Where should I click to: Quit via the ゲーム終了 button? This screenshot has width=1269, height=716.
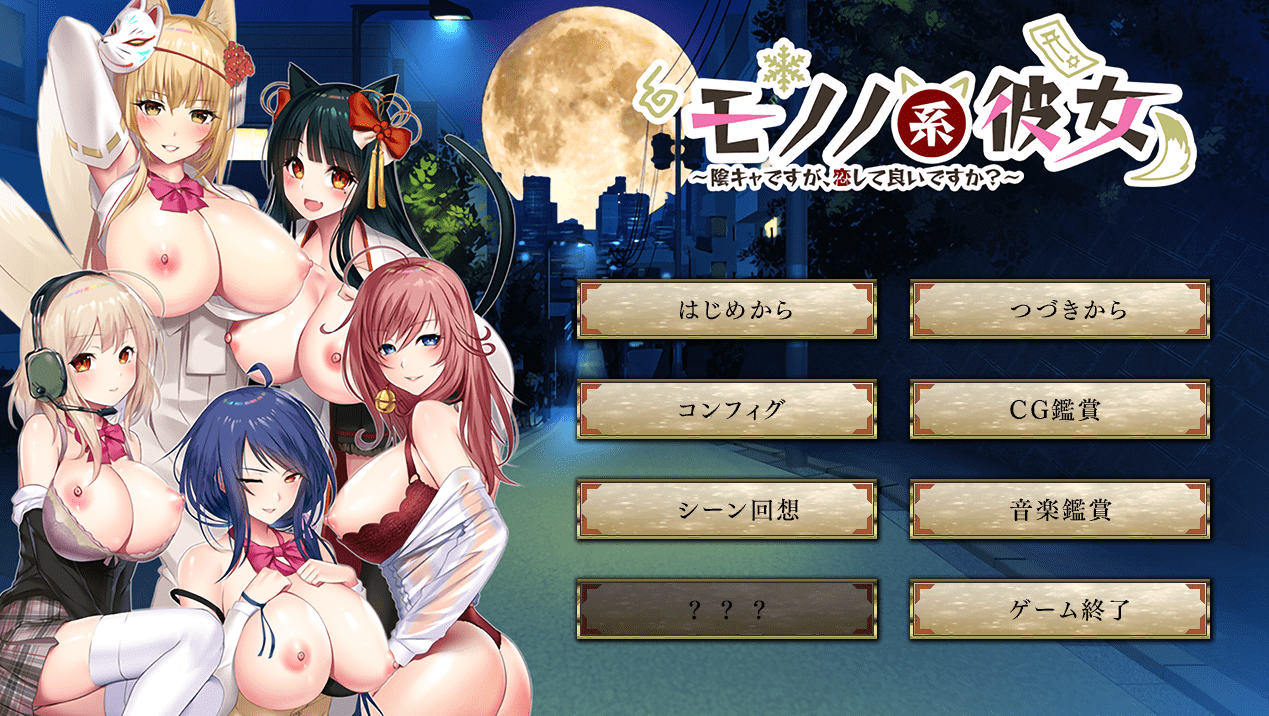tap(1060, 609)
